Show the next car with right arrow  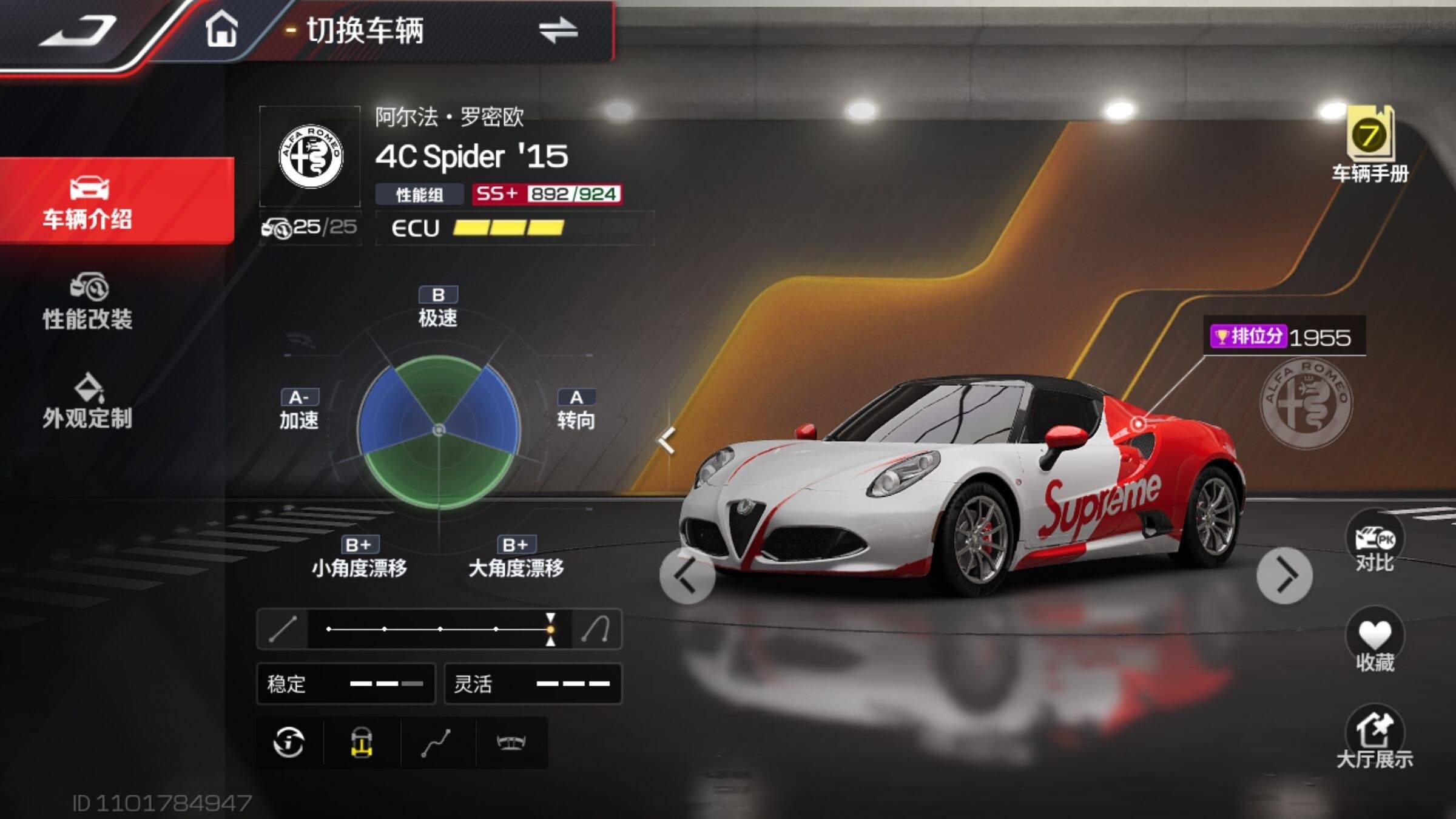pyautogui.click(x=1284, y=575)
